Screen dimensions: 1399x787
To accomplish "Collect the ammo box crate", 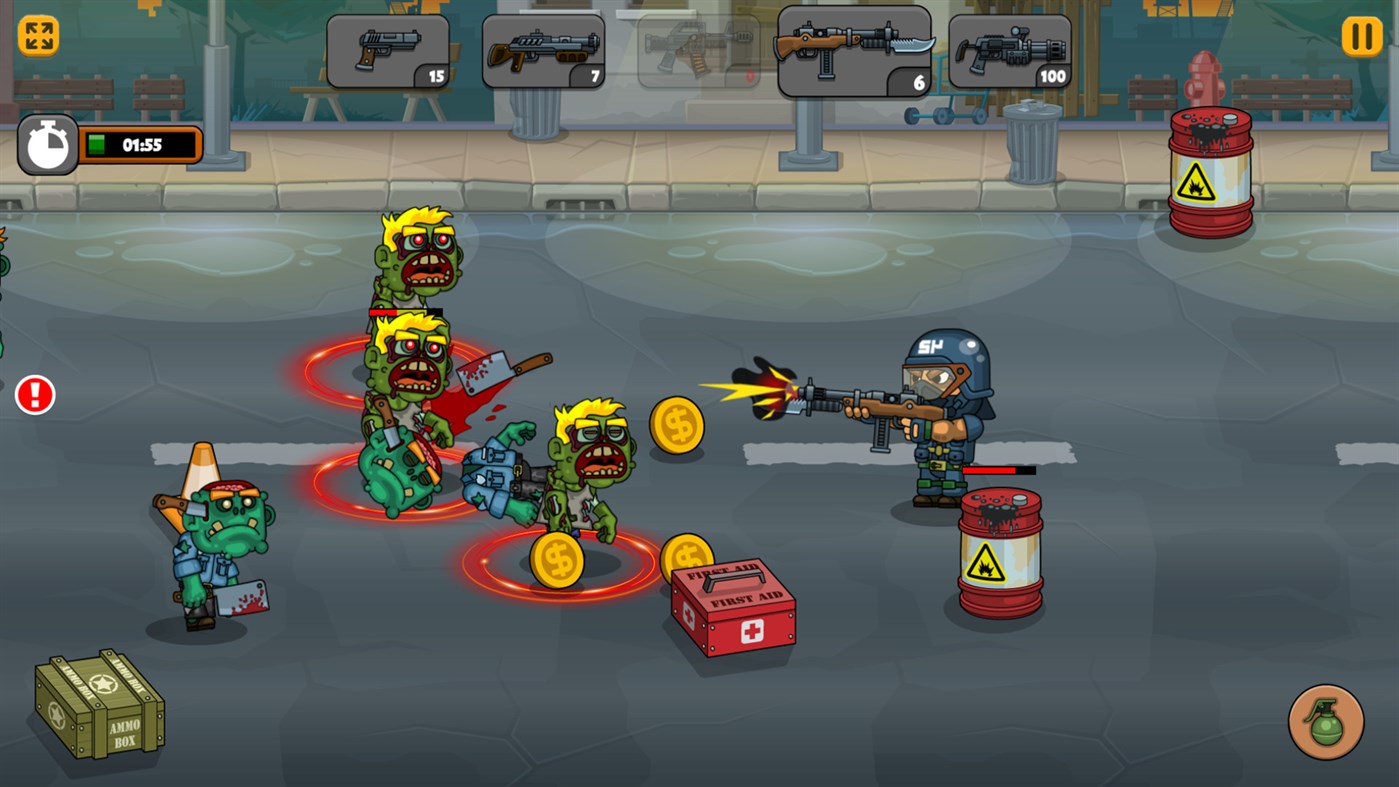I will click(x=98, y=707).
